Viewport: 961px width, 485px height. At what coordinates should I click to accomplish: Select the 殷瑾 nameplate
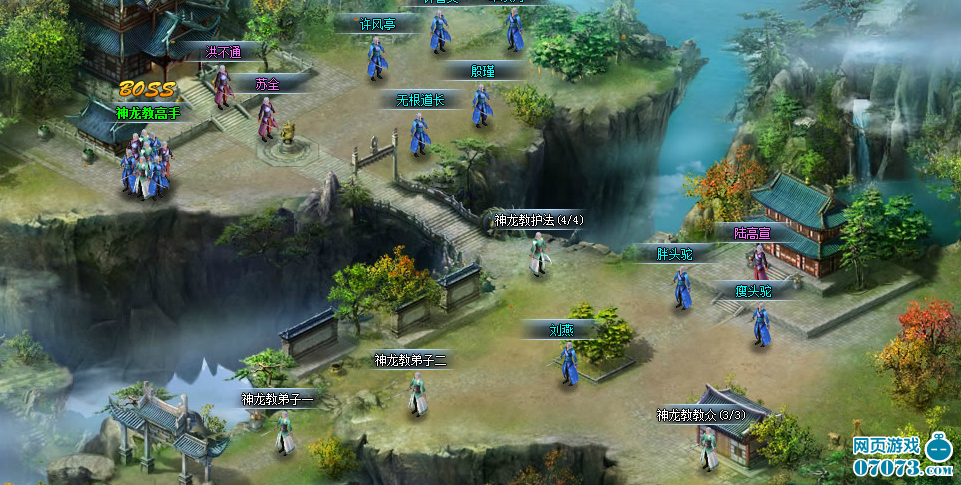point(483,70)
